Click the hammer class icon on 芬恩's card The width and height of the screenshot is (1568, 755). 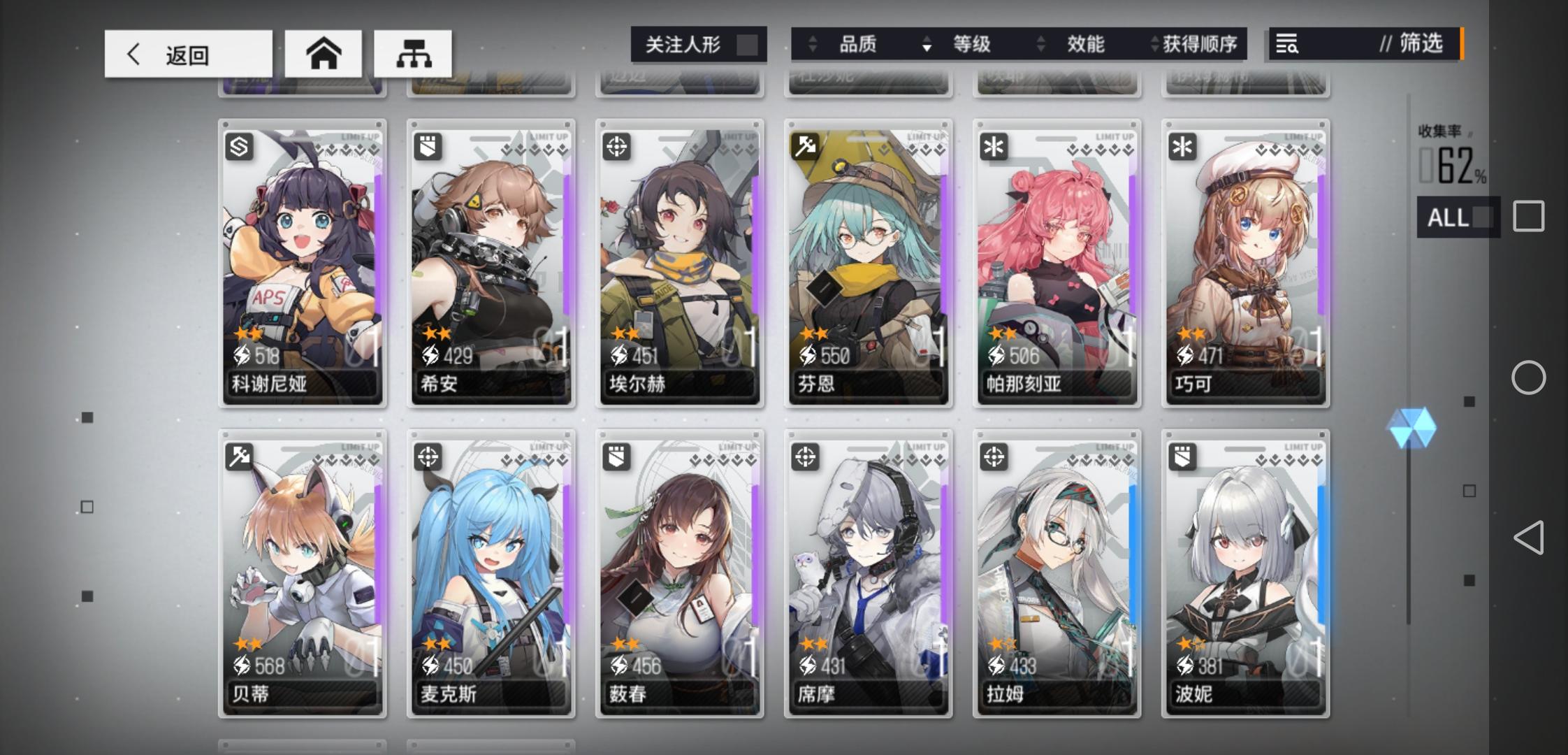805,145
